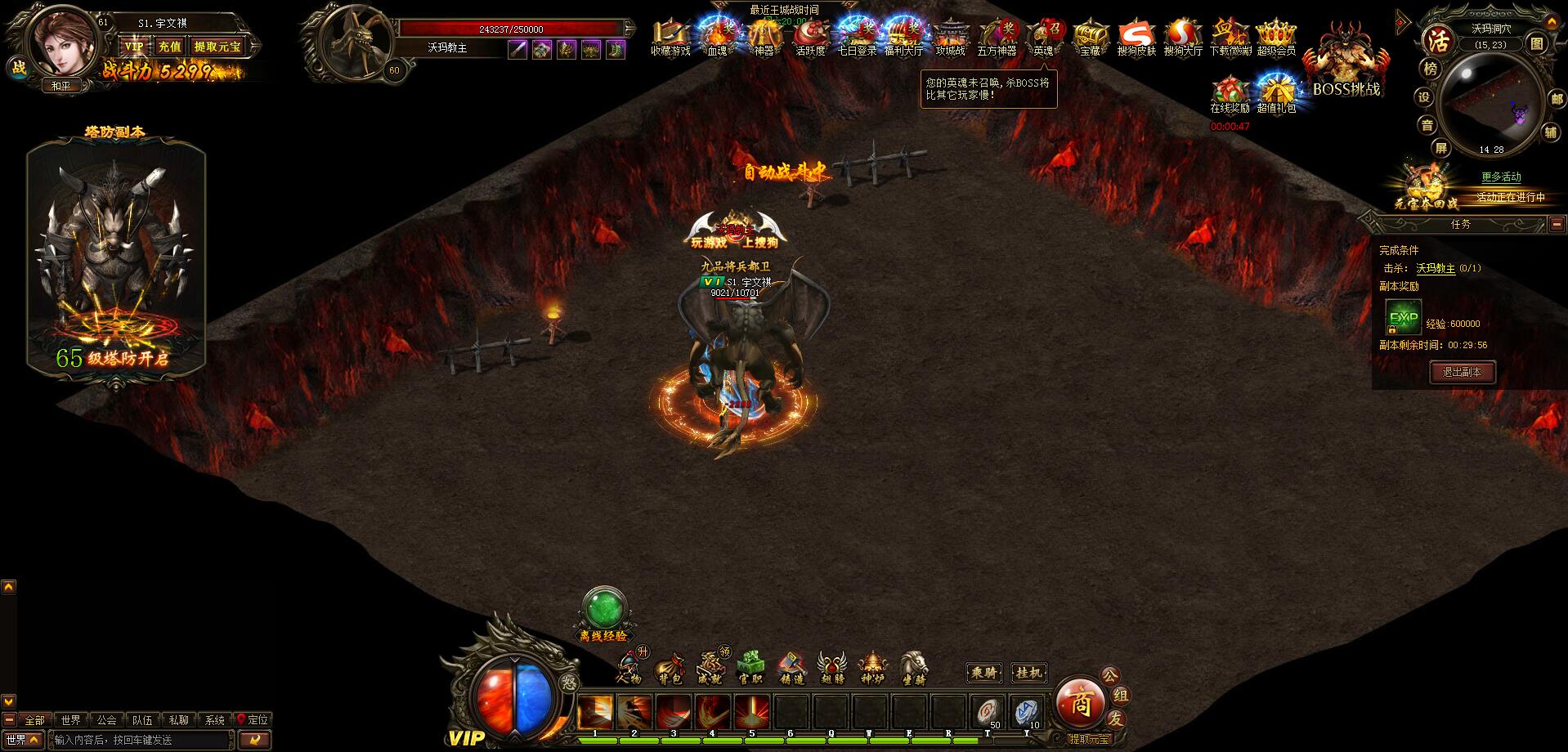Open the 超值礼包 gift pack
1568x752 pixels.
click(x=1276, y=95)
